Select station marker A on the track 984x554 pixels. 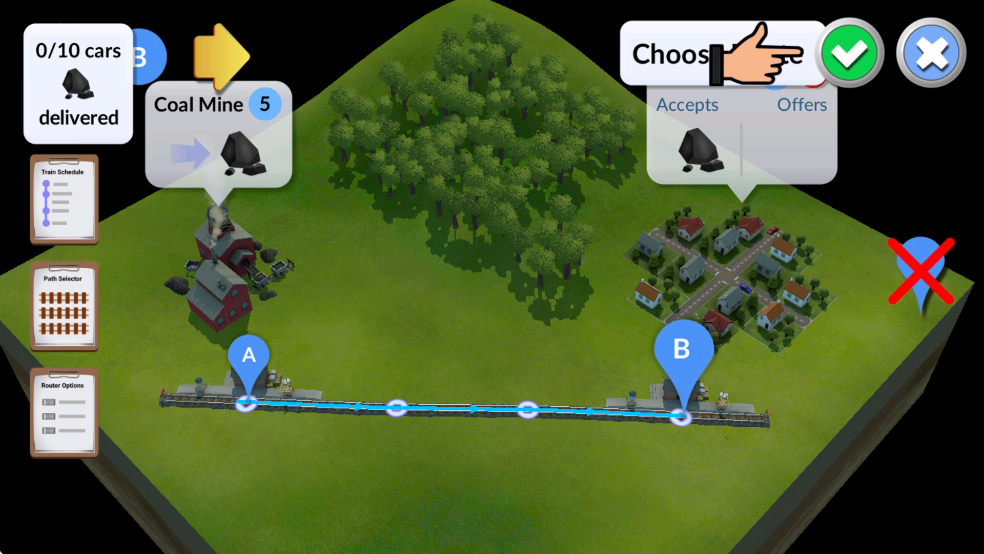coord(249,361)
